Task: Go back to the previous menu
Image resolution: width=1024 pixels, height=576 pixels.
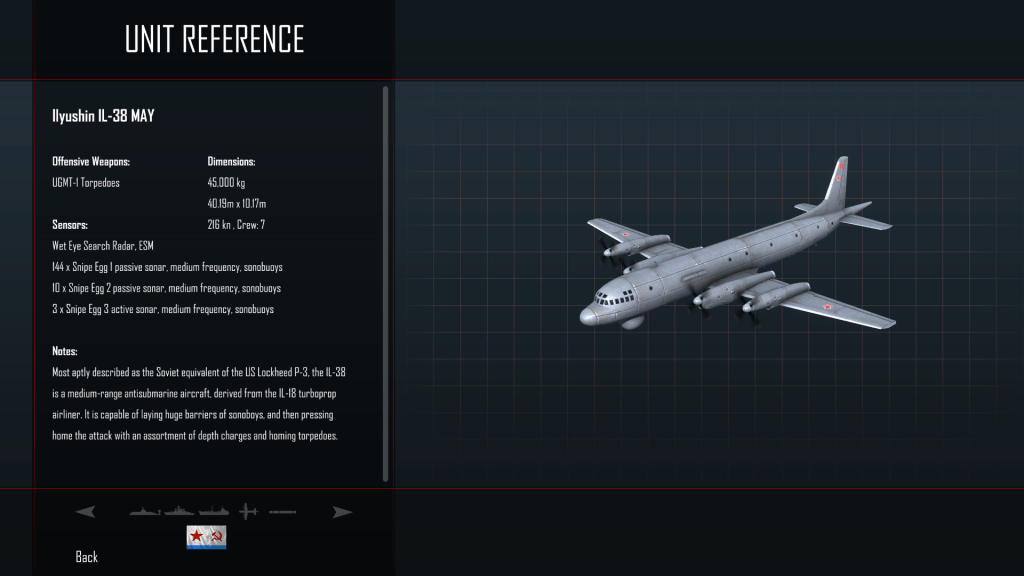Action: tap(87, 557)
